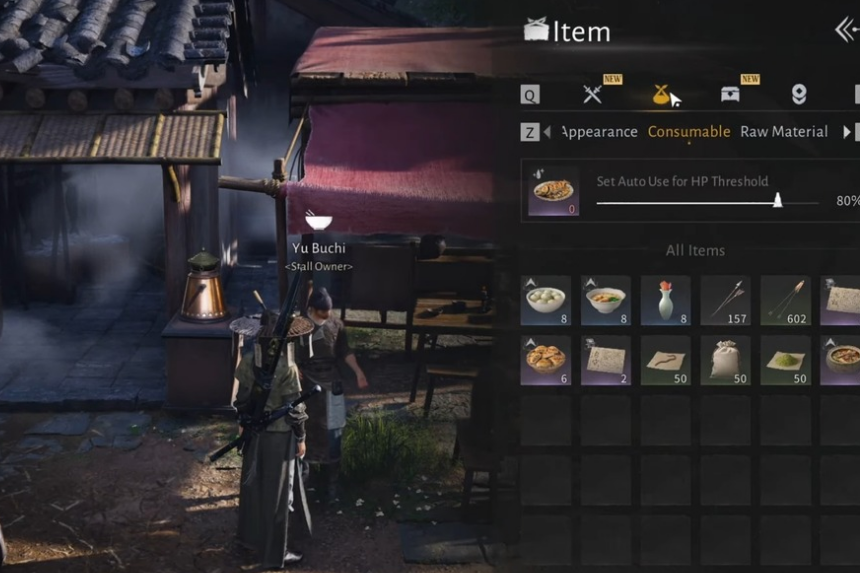
Task: Switch to the crossed swords equipment tab
Action: pos(592,94)
